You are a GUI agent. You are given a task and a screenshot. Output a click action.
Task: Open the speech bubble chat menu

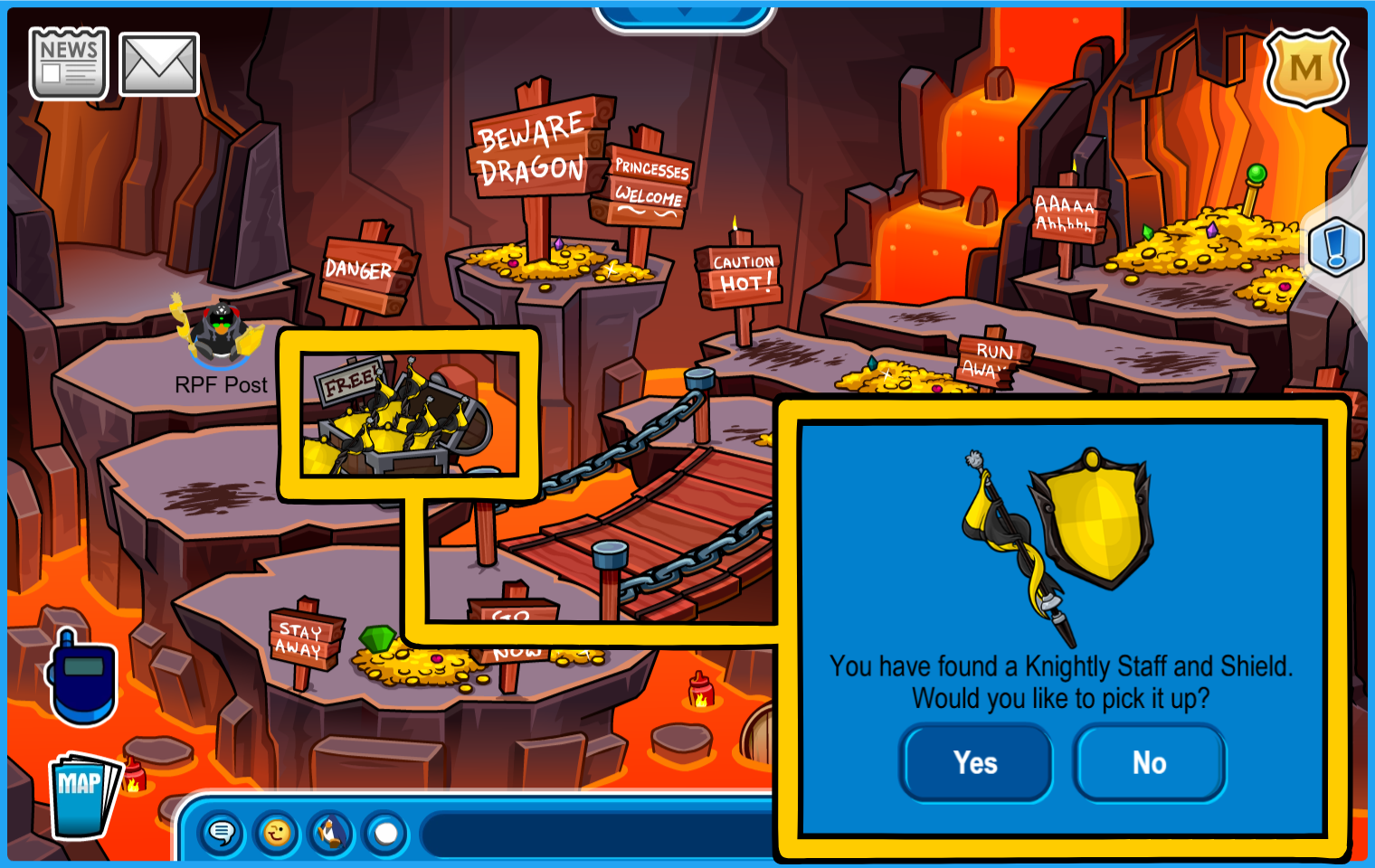[x=222, y=833]
